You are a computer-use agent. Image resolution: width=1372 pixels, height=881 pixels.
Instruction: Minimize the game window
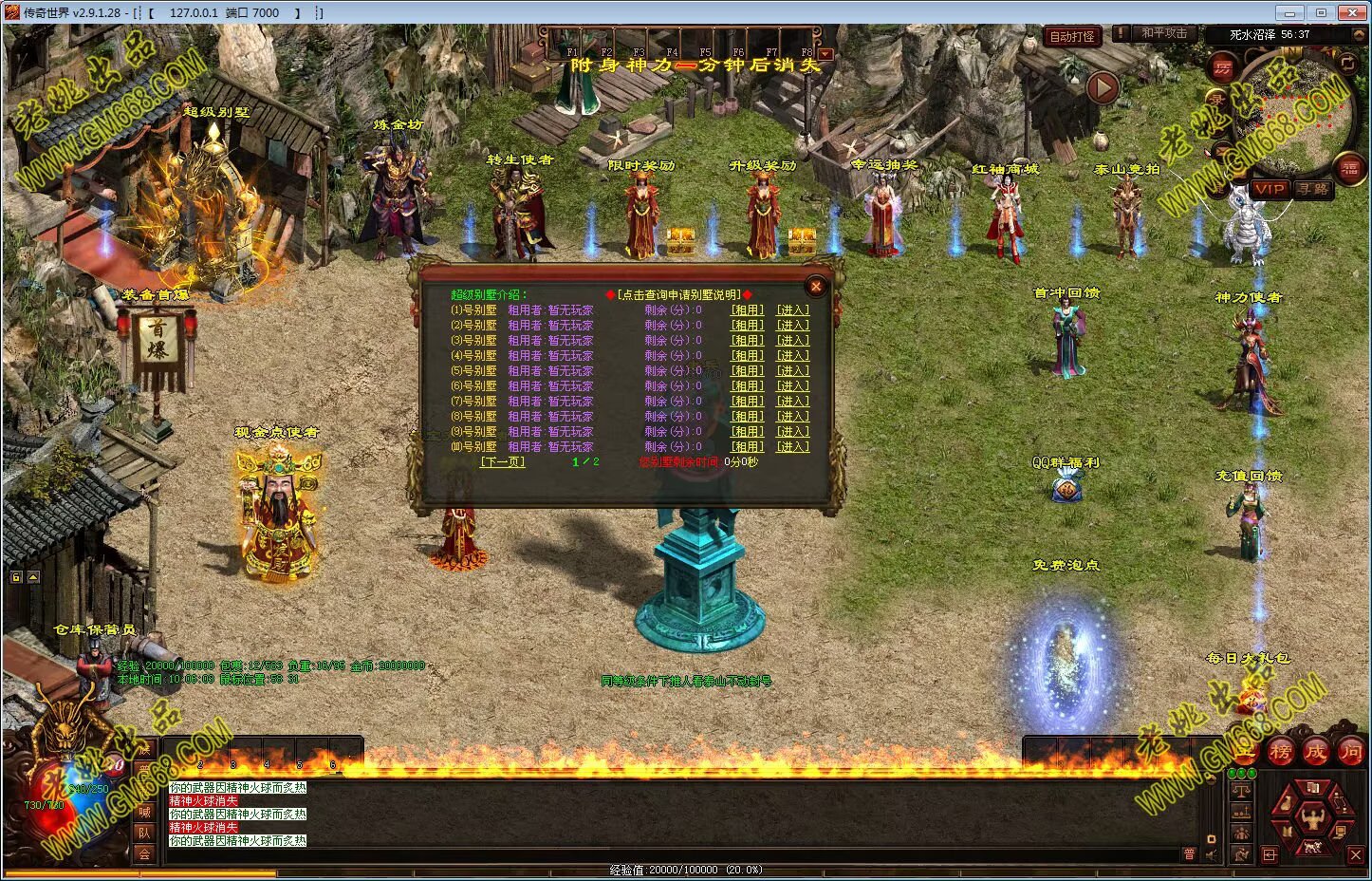[x=1287, y=12]
